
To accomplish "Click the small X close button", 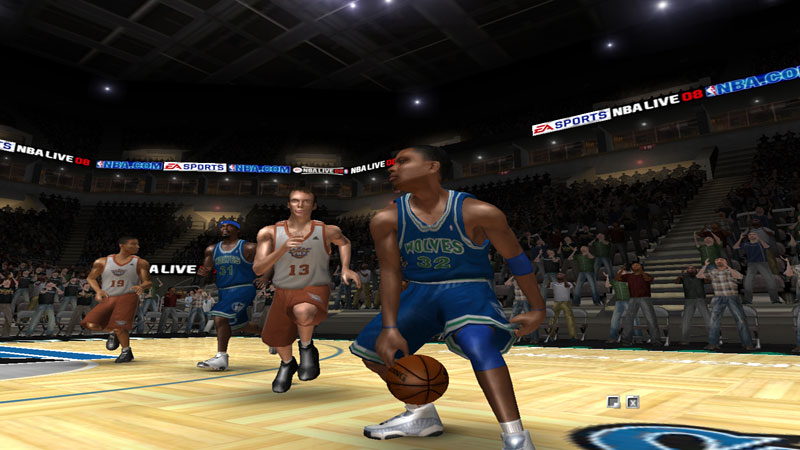I will (x=633, y=402).
